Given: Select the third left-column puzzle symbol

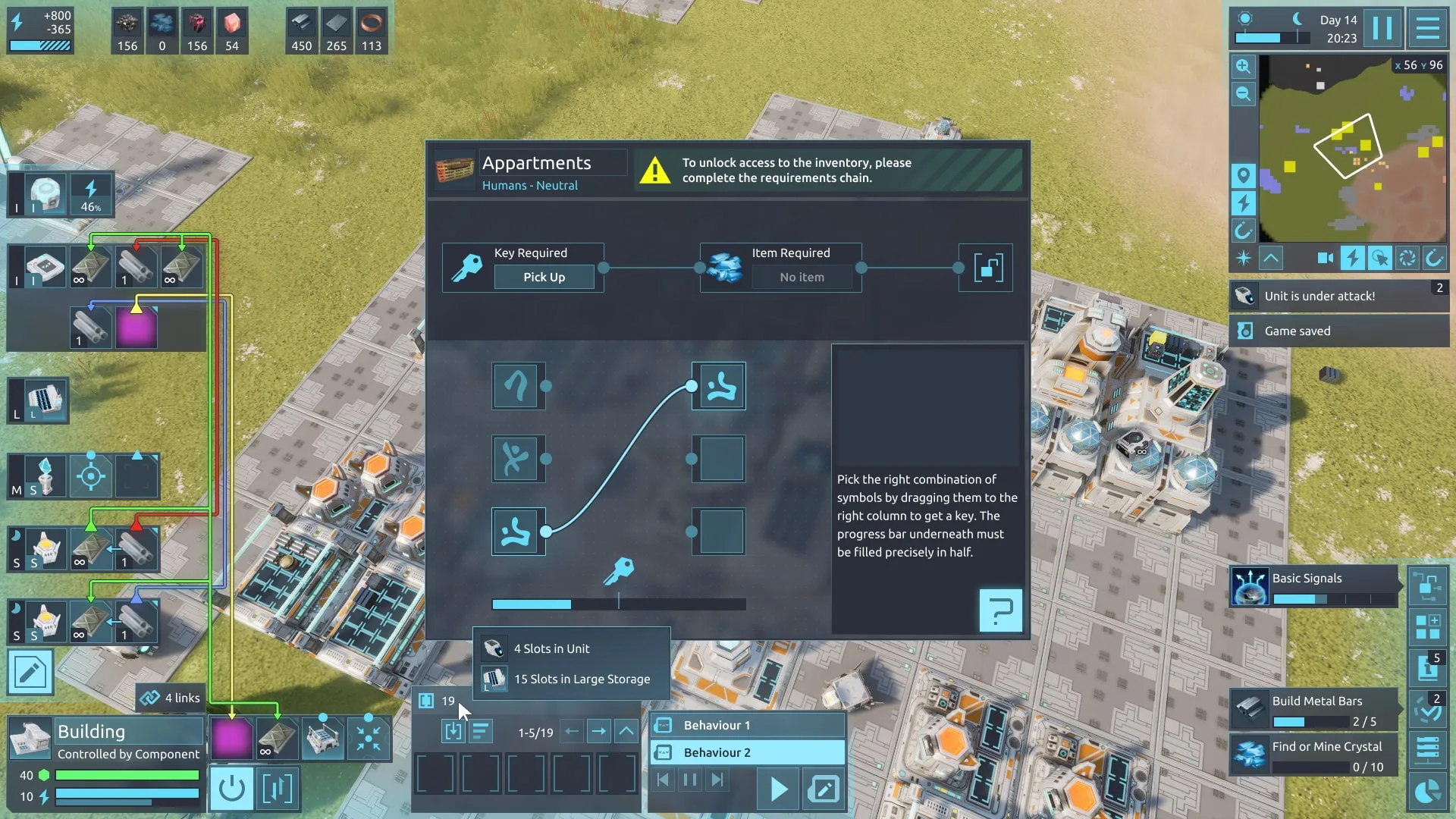Looking at the screenshot, I should [x=518, y=532].
